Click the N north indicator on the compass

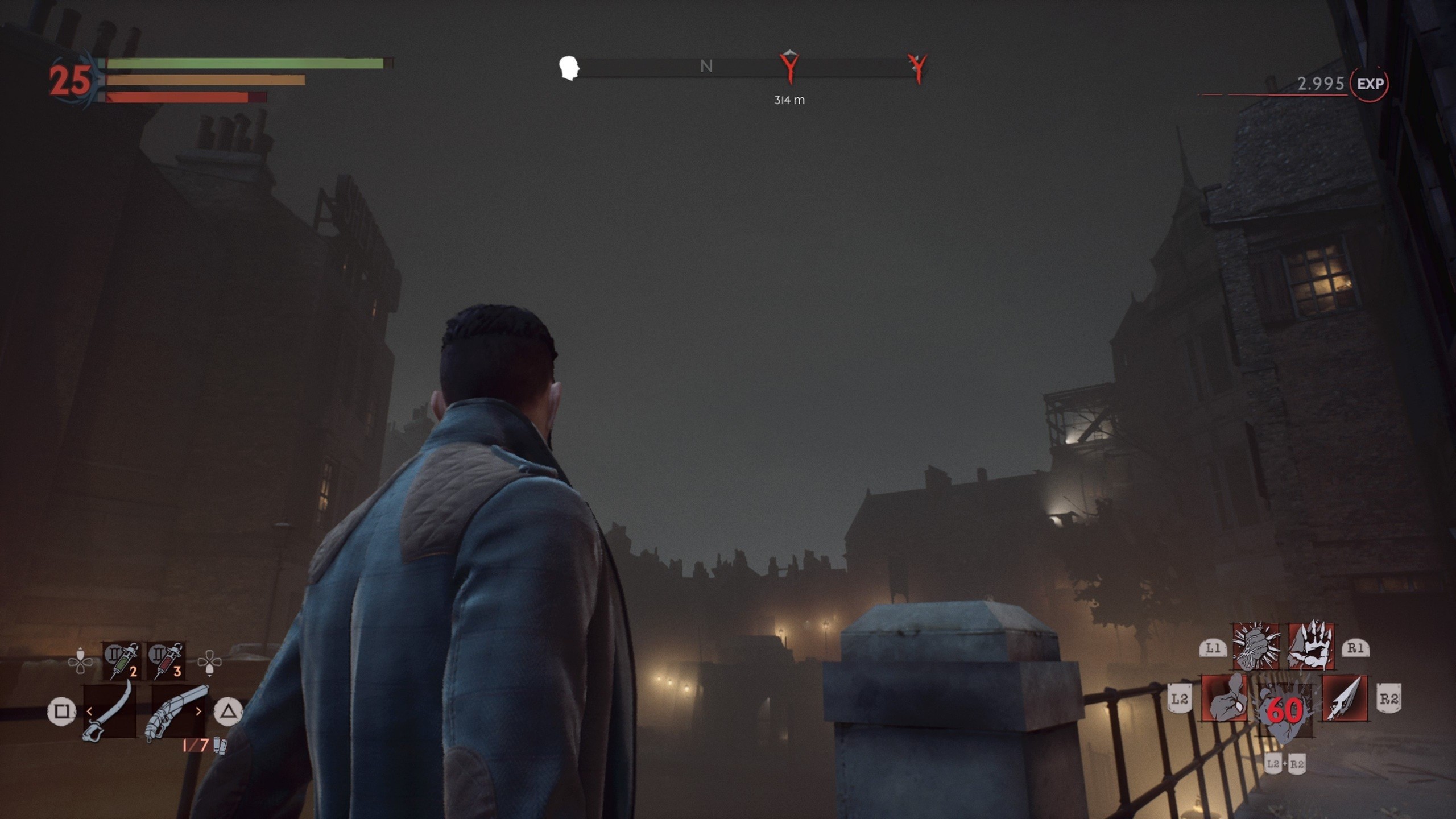coord(706,67)
